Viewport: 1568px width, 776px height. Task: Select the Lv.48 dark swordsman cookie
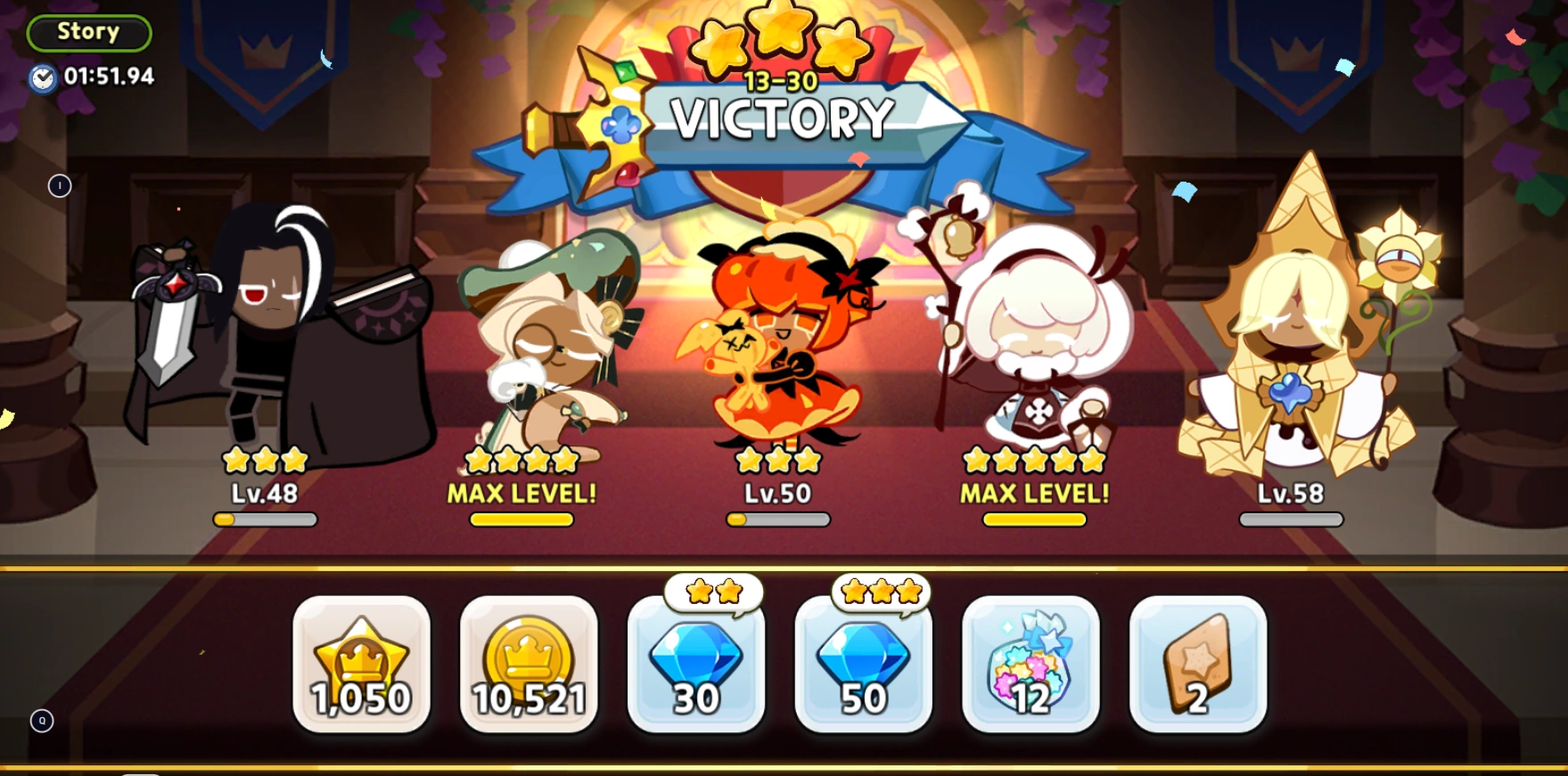[x=267, y=339]
